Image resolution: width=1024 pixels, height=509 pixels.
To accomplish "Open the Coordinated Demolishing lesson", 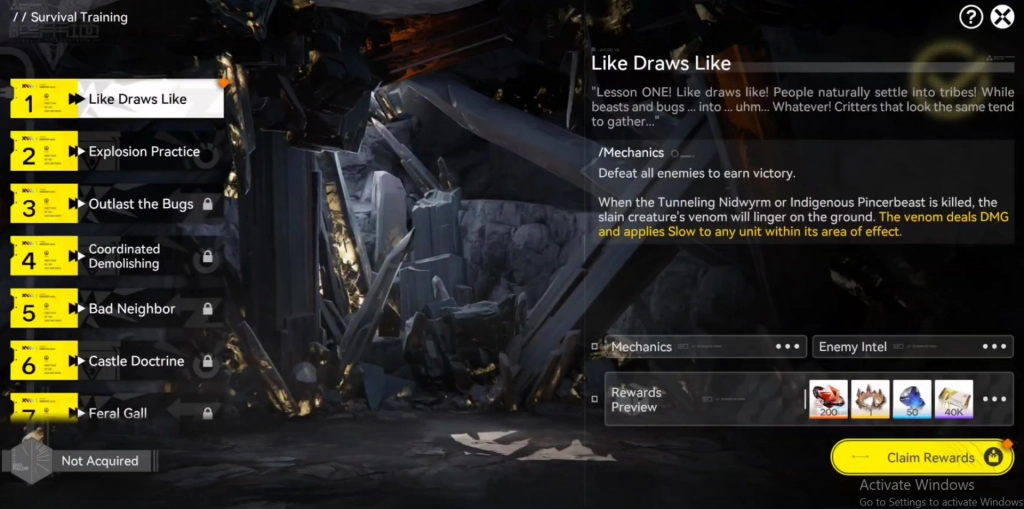I will [124, 256].
